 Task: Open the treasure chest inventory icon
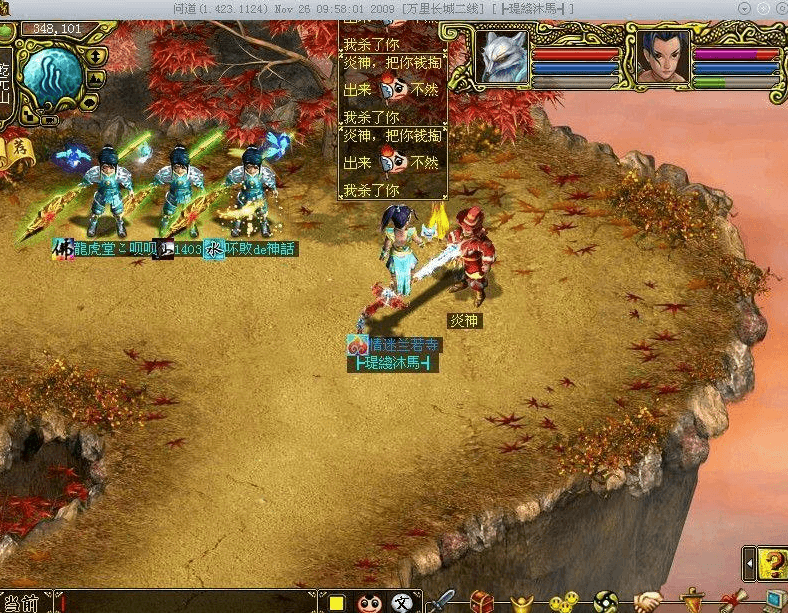coord(482,601)
